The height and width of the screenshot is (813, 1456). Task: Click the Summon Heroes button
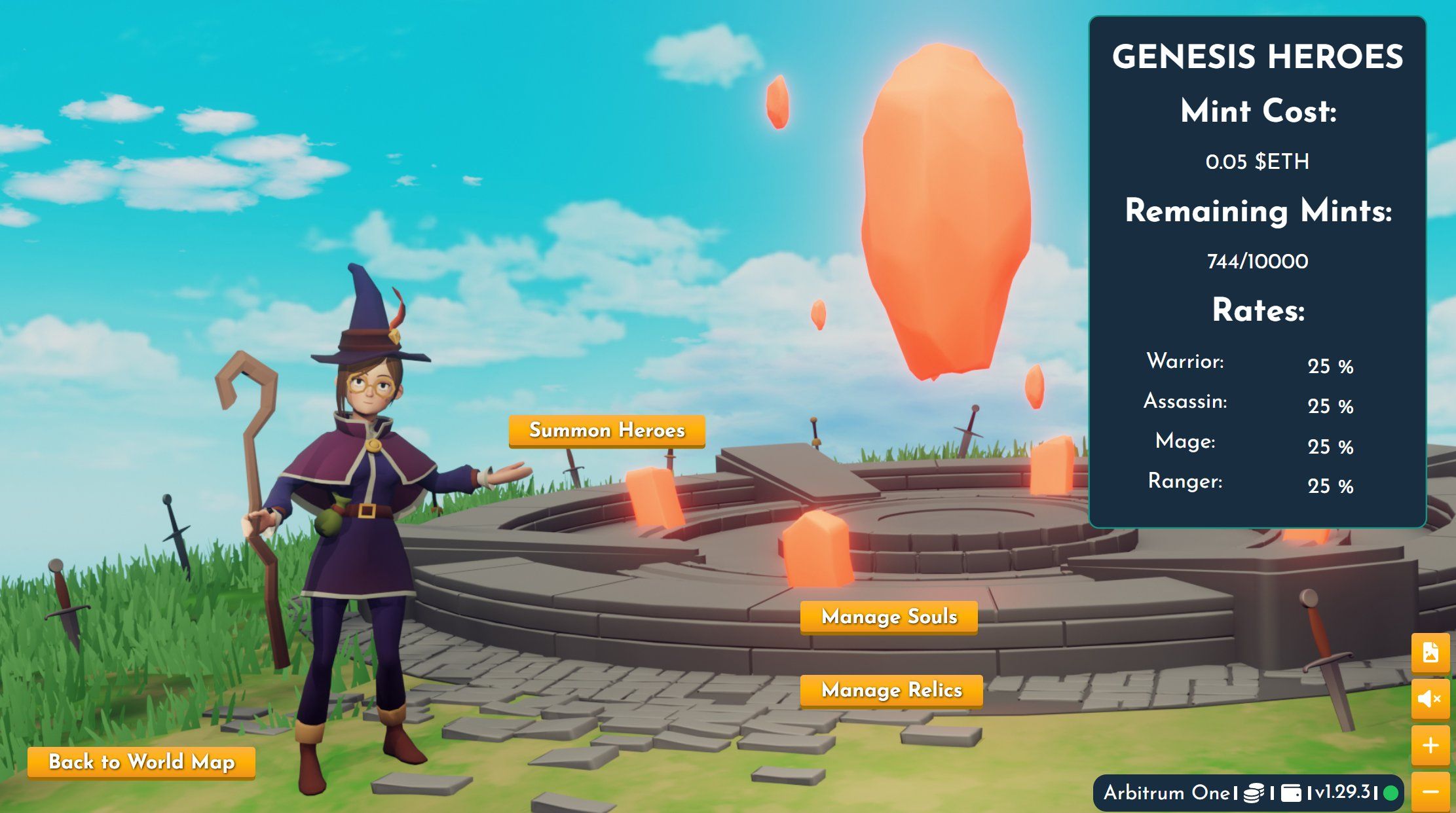[x=607, y=431]
